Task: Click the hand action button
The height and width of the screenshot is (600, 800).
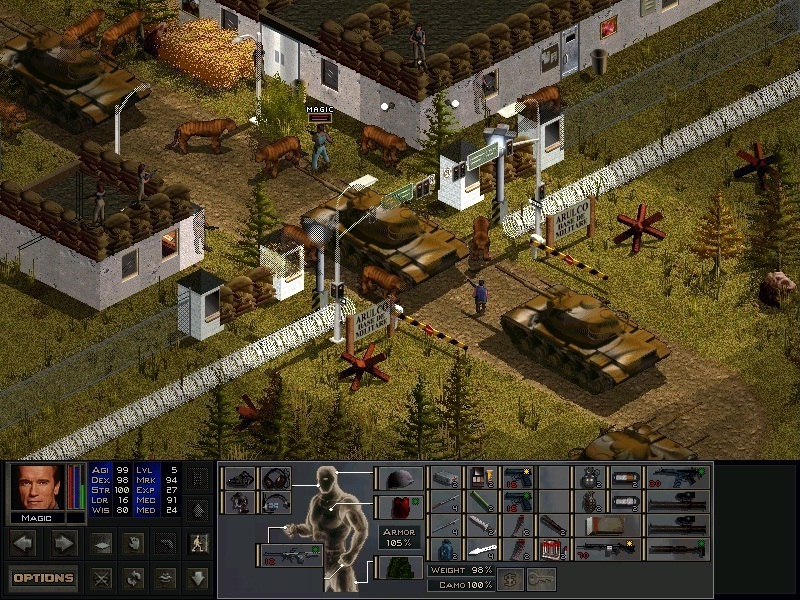Action: coord(132,544)
